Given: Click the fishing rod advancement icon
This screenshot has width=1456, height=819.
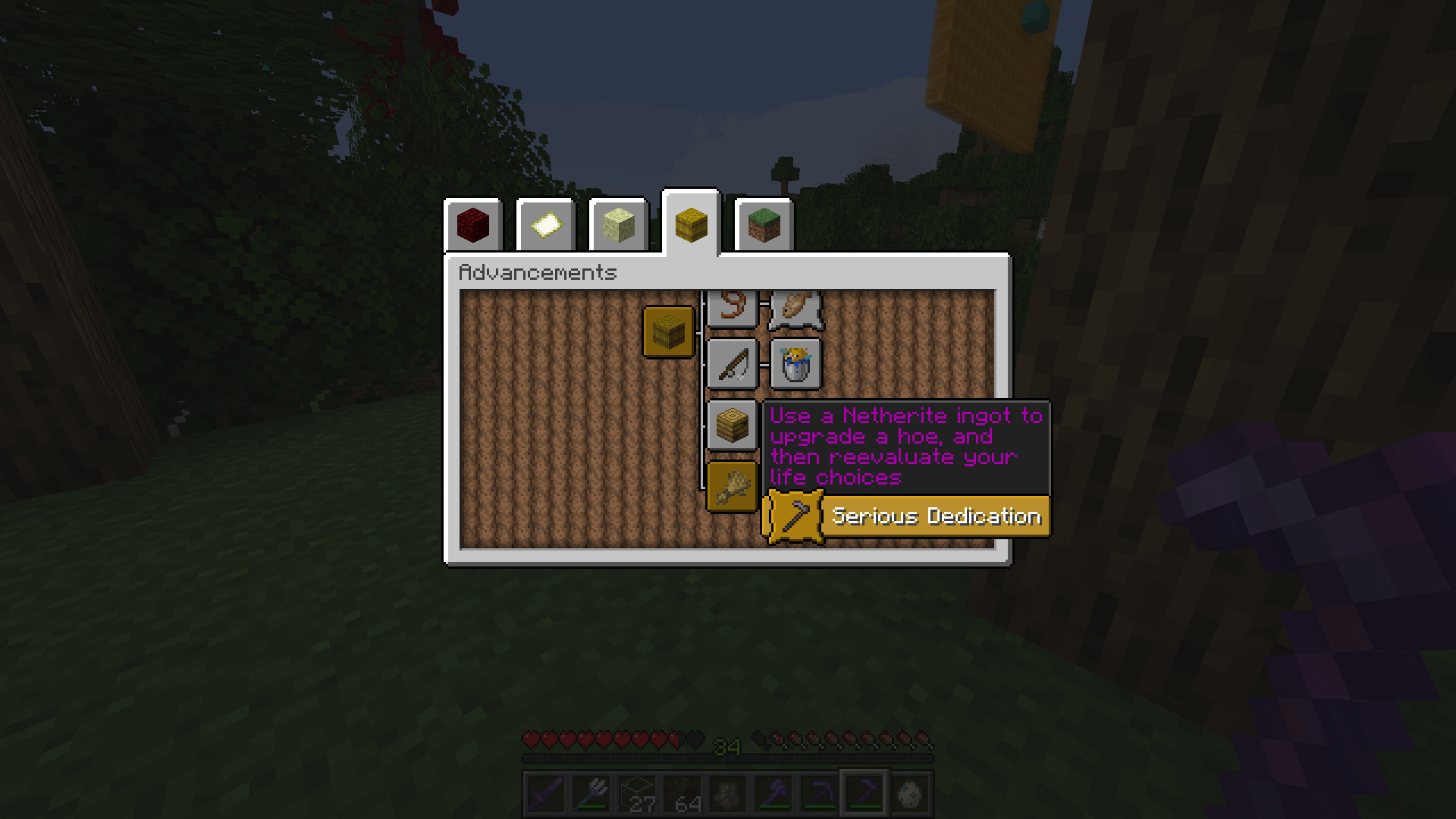Looking at the screenshot, I should [733, 362].
